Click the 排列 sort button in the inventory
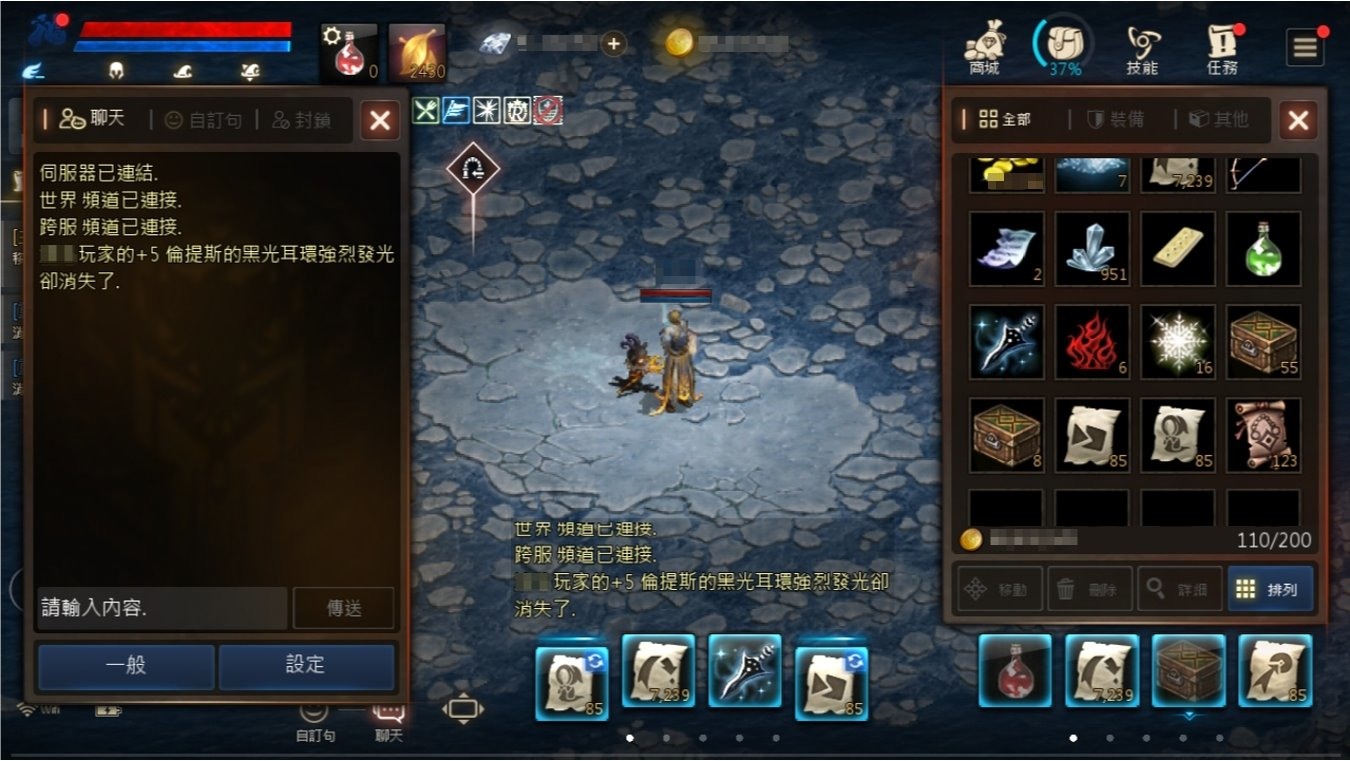 coord(1271,589)
